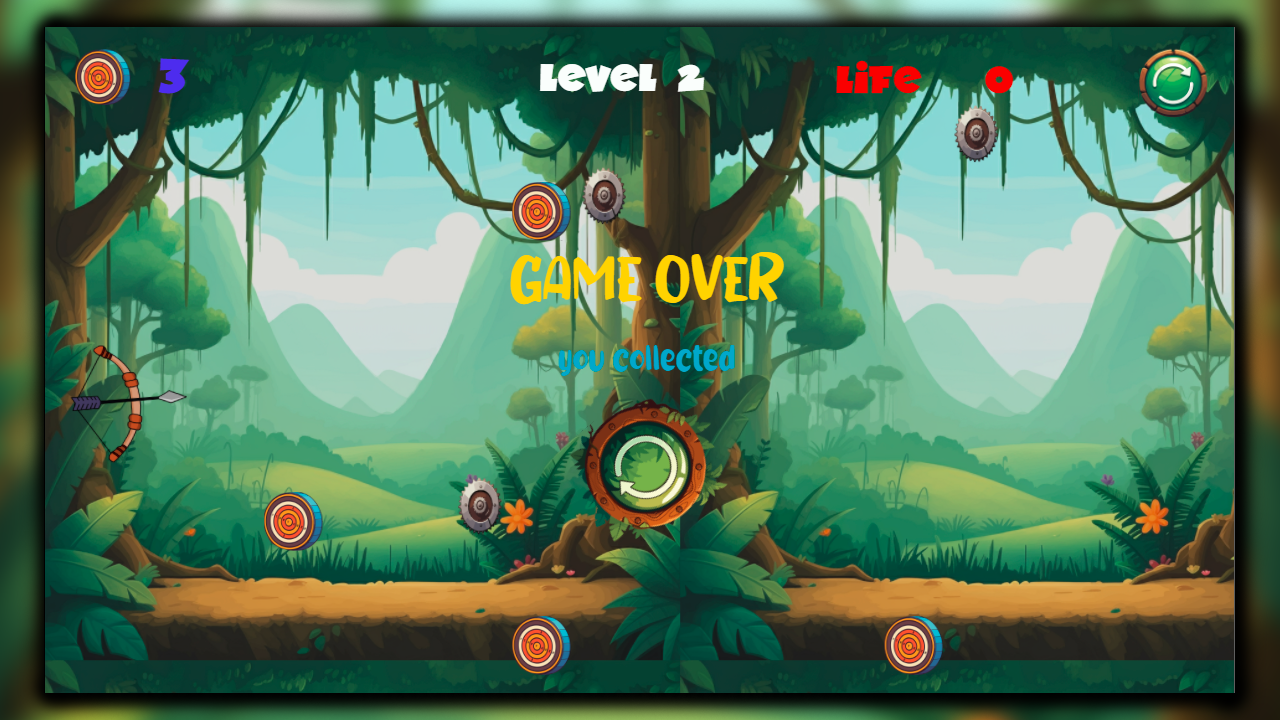
Task: Click the red LIFE label
Action: [879, 79]
